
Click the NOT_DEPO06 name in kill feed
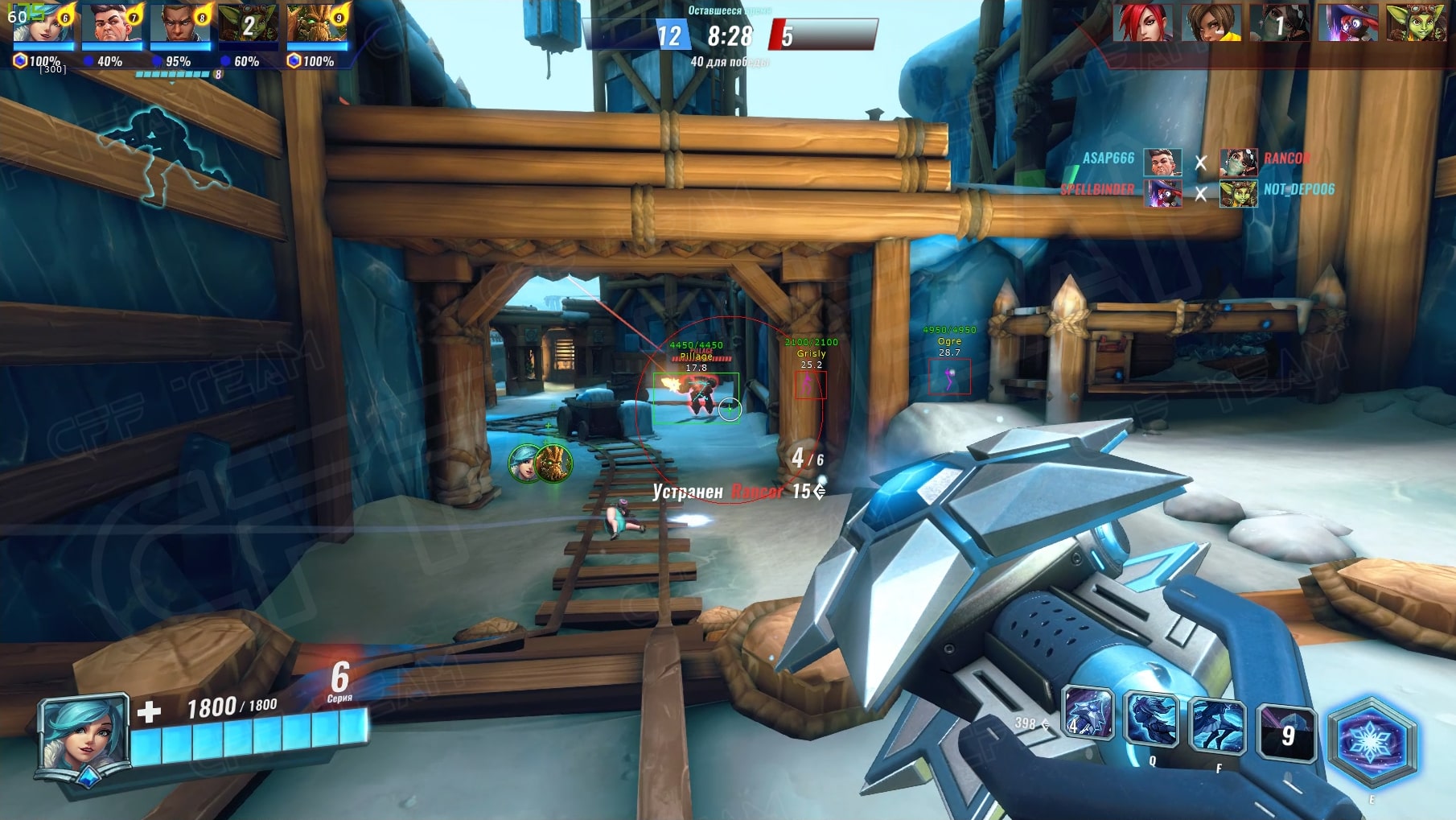[1298, 190]
